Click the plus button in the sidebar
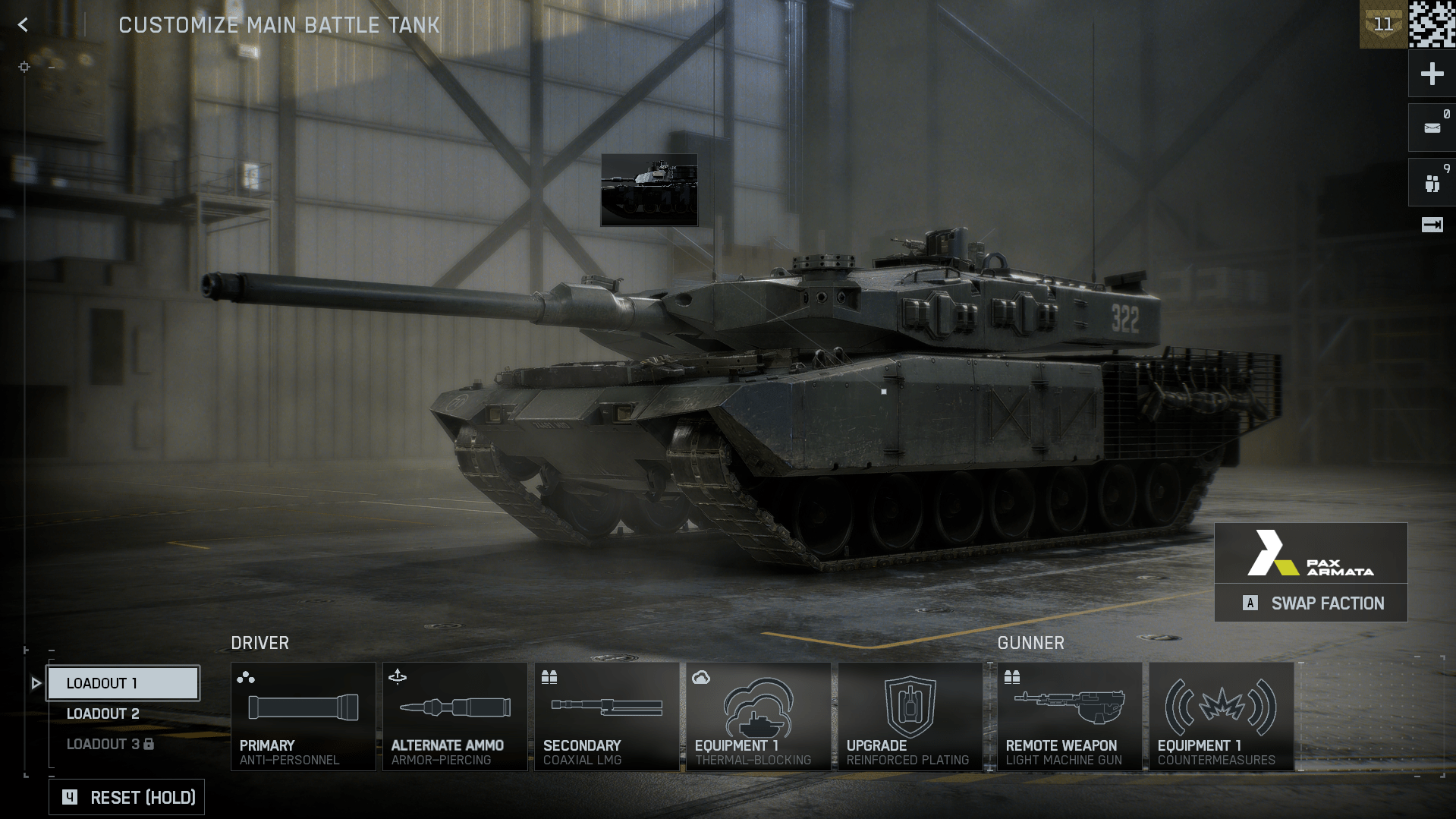Viewport: 1456px width, 819px height. 1432,74
